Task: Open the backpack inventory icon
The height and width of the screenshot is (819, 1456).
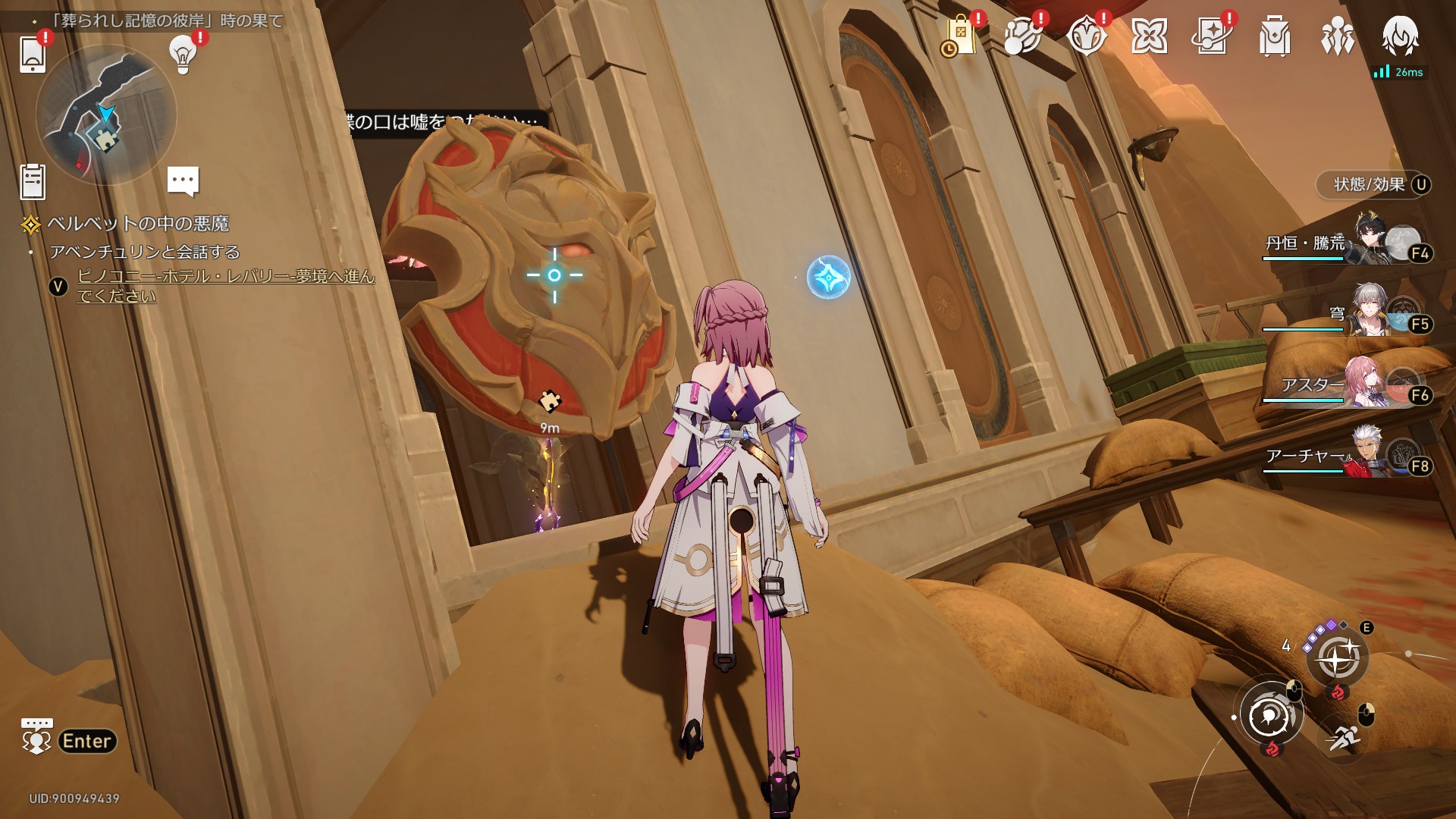Action: pyautogui.click(x=1275, y=36)
